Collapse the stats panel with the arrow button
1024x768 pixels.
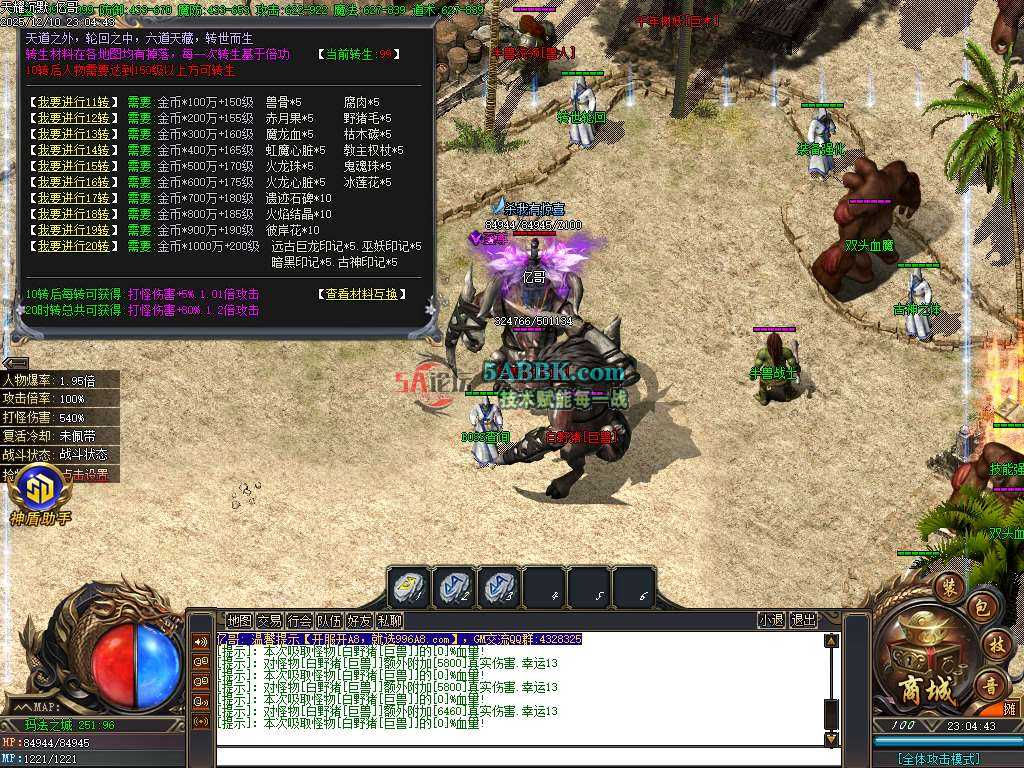click(x=15, y=363)
